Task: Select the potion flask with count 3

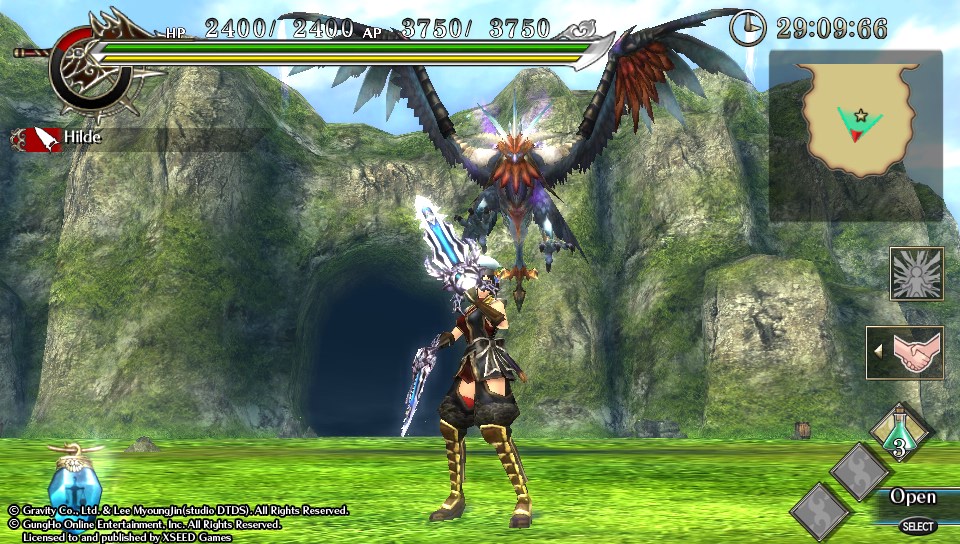Action: 900,431
